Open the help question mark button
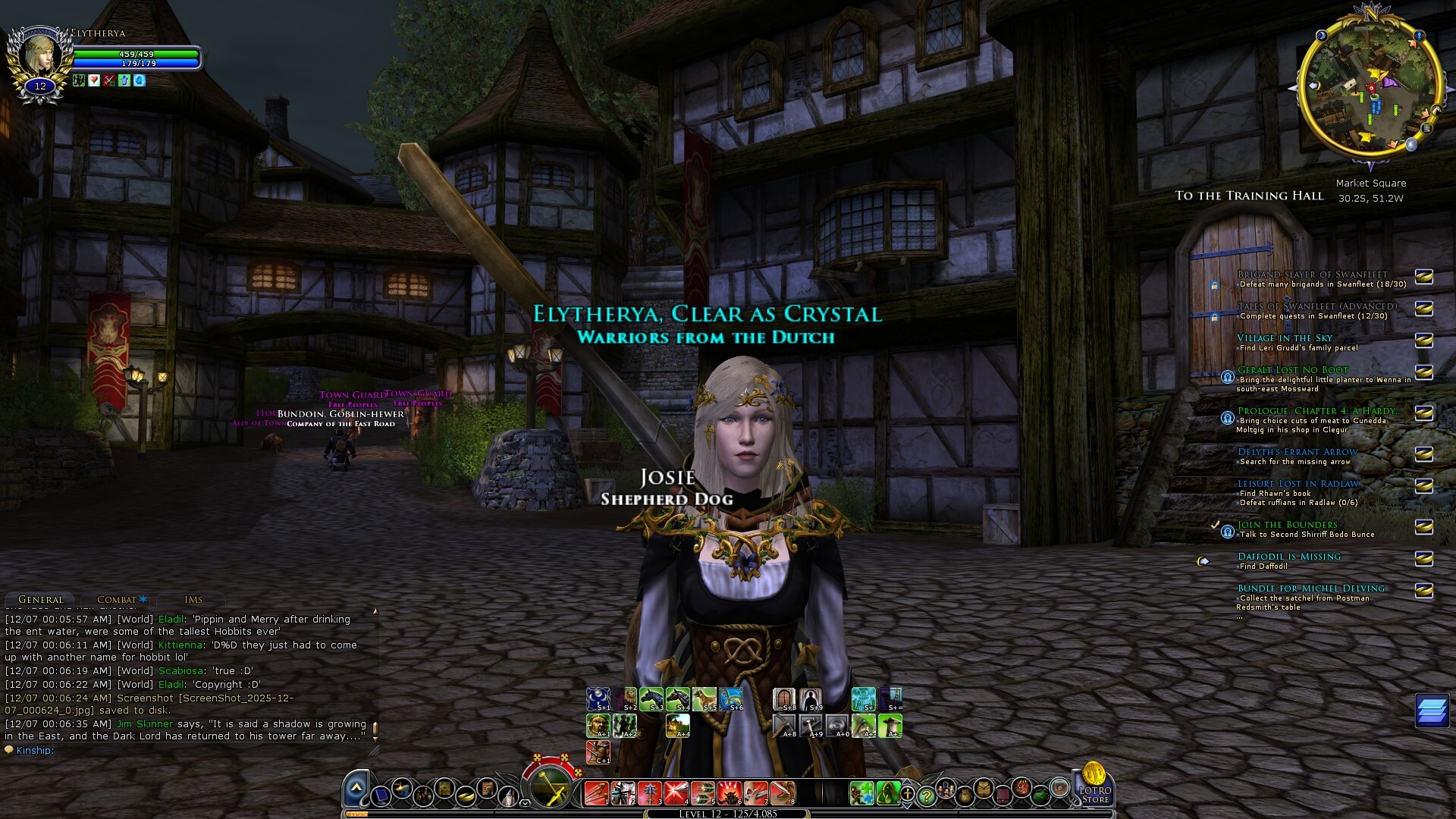The image size is (1456, 819). [x=926, y=795]
